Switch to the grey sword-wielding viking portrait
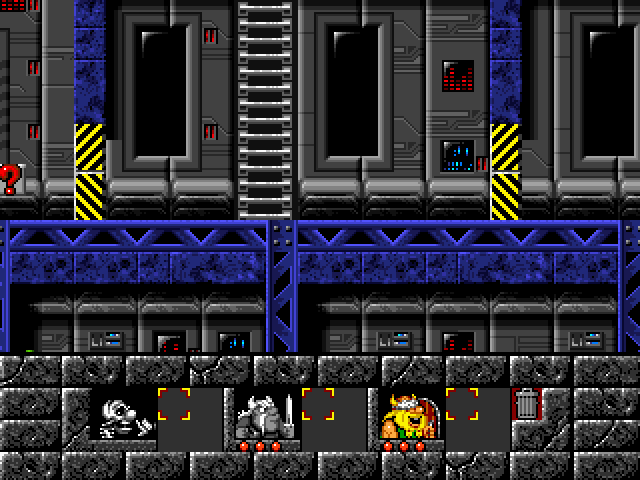Screen dimensions: 640x480 pyautogui.click(x=267, y=416)
